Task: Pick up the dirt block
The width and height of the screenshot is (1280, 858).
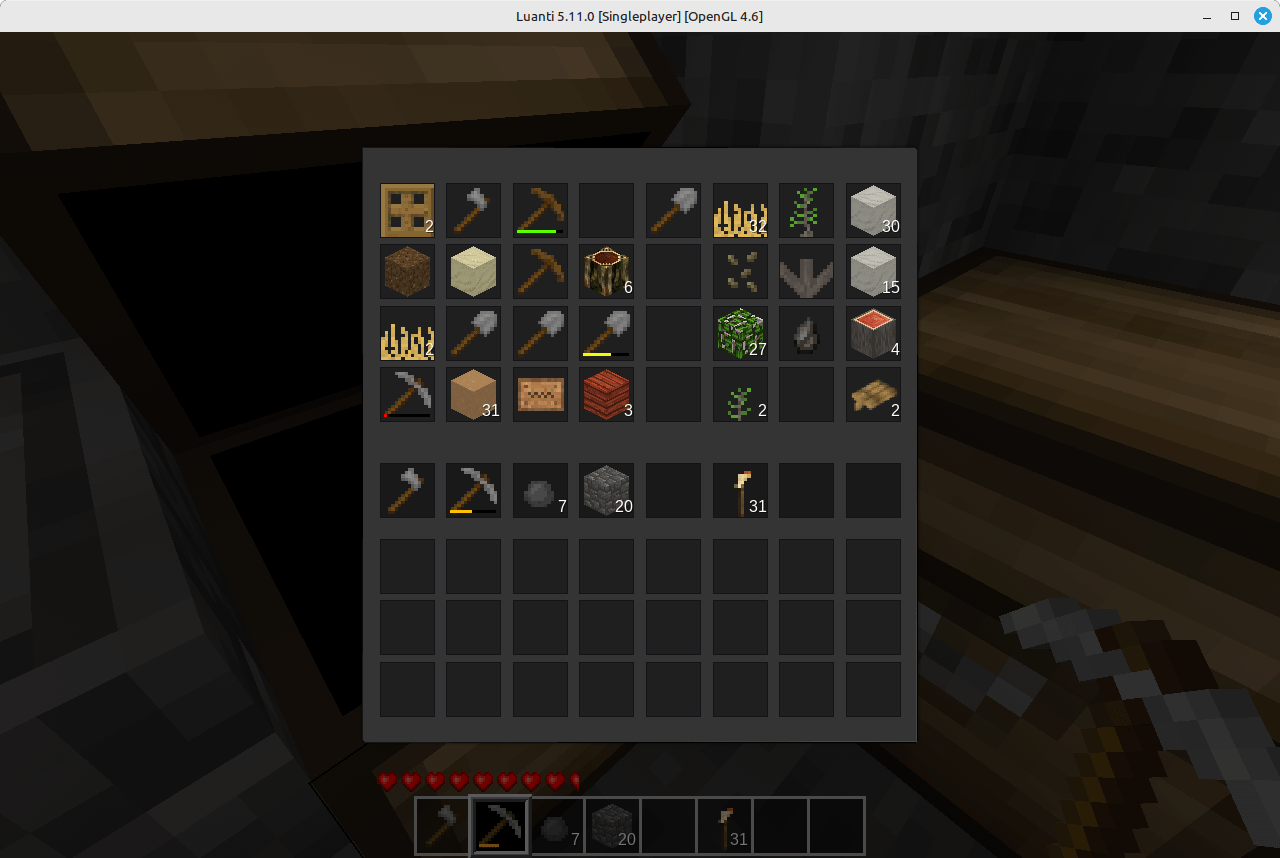Action: tap(407, 271)
